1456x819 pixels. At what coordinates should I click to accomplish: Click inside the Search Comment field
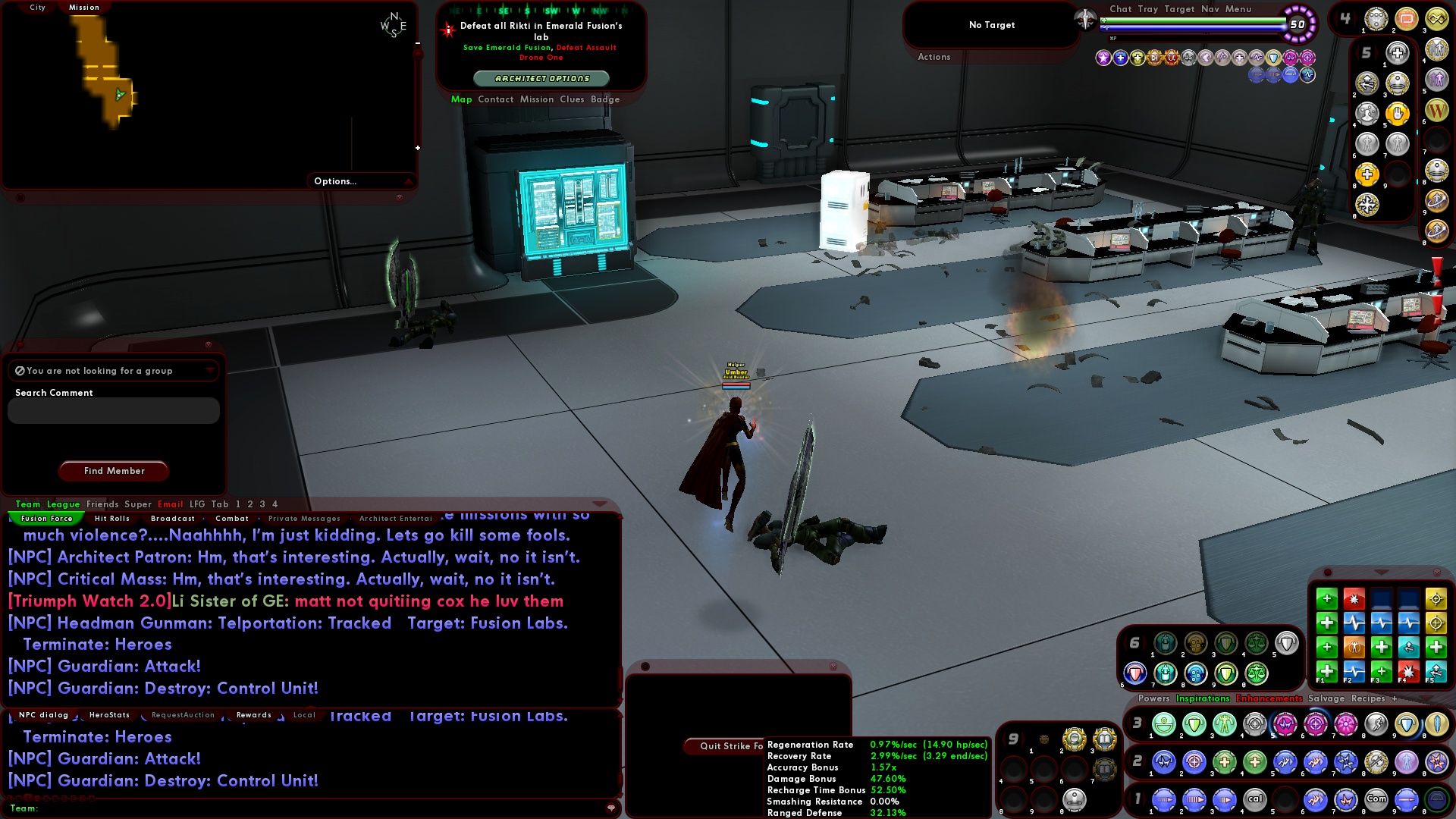[x=112, y=410]
